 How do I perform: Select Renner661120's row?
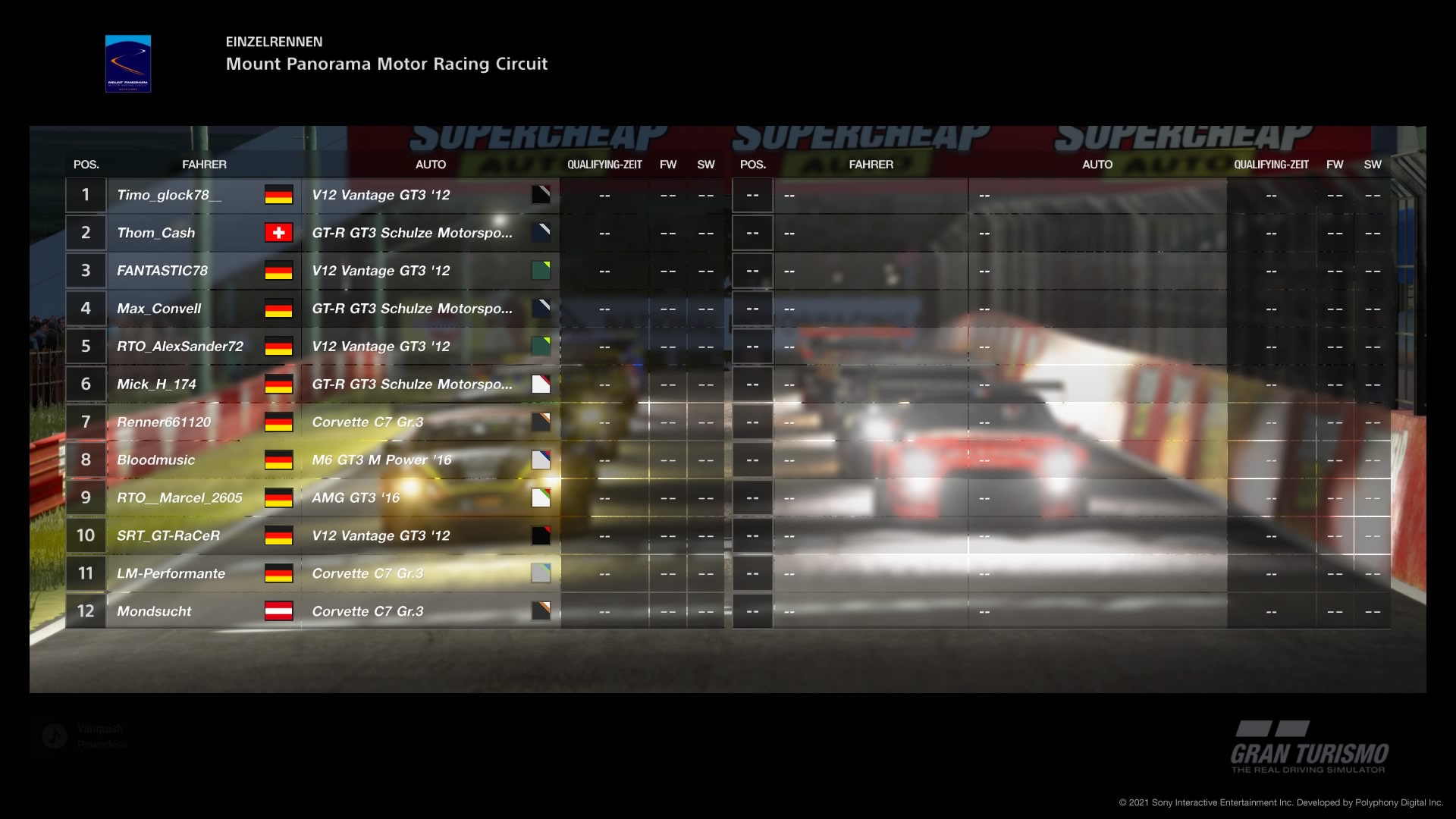click(x=164, y=422)
